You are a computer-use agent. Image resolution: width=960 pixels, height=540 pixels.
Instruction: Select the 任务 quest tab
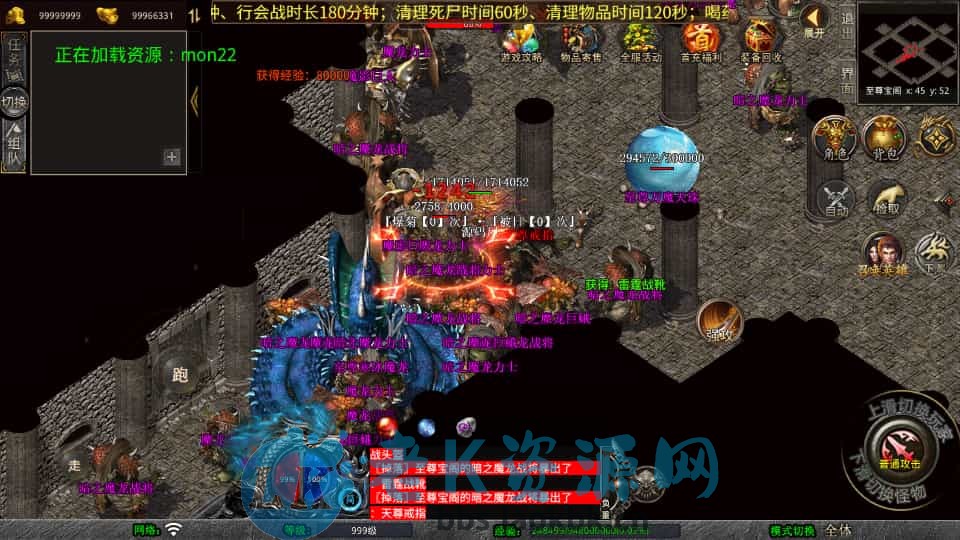click(14, 56)
